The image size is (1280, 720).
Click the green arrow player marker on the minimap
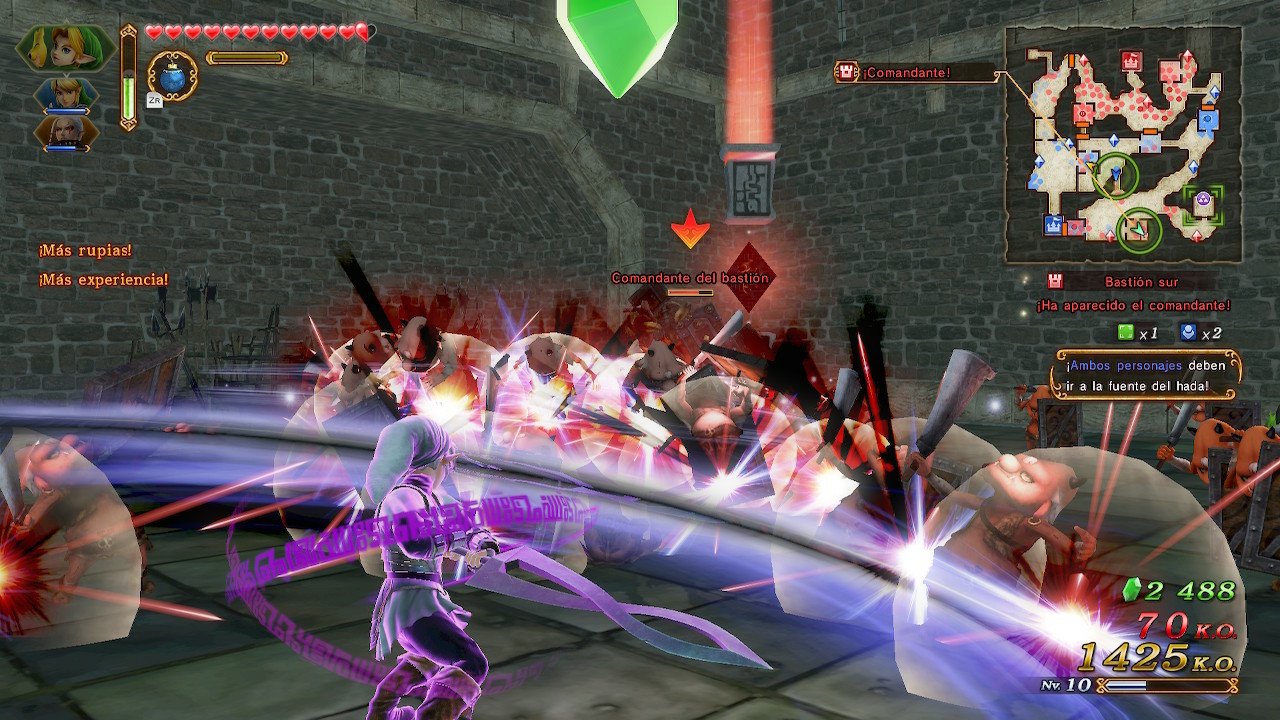pos(1138,230)
